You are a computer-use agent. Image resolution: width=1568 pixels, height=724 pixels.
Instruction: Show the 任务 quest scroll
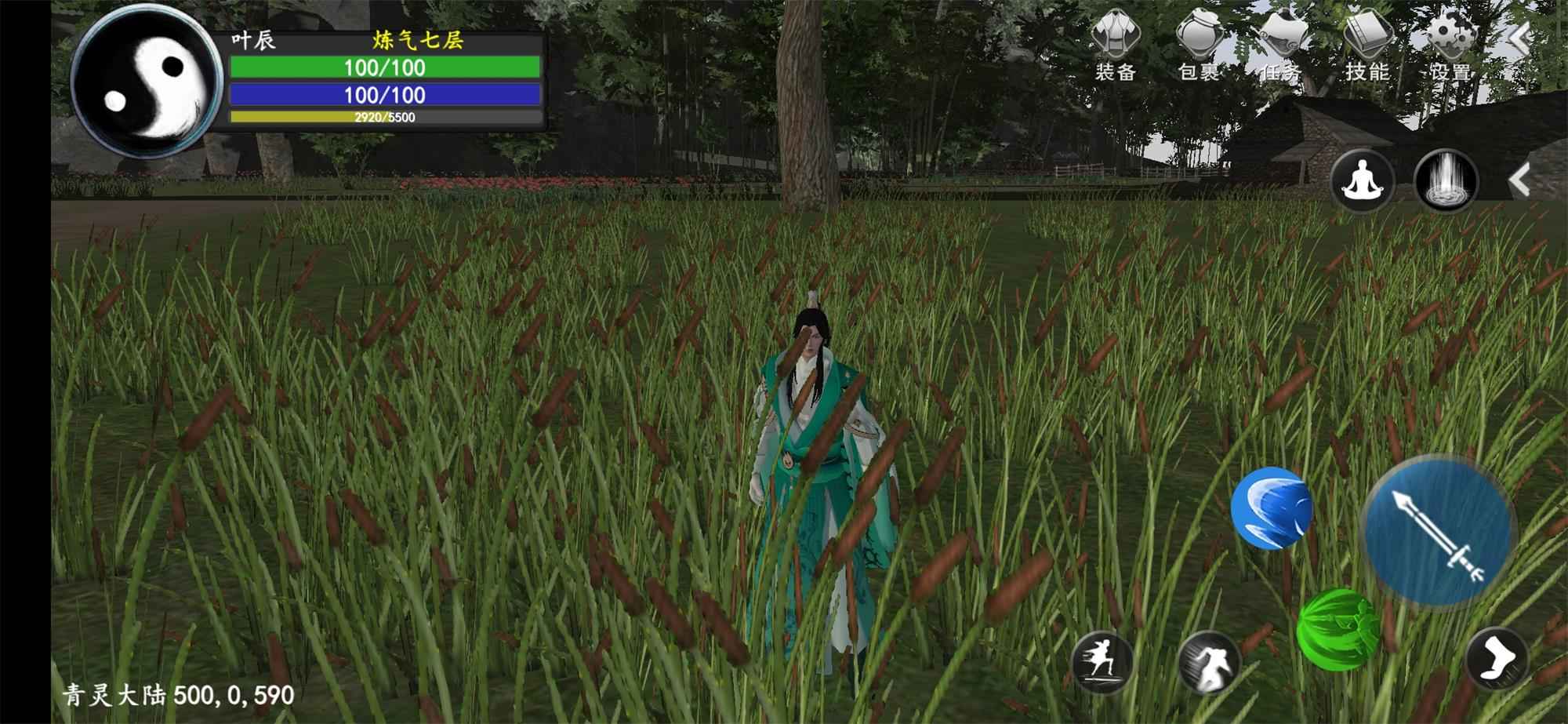1283,45
